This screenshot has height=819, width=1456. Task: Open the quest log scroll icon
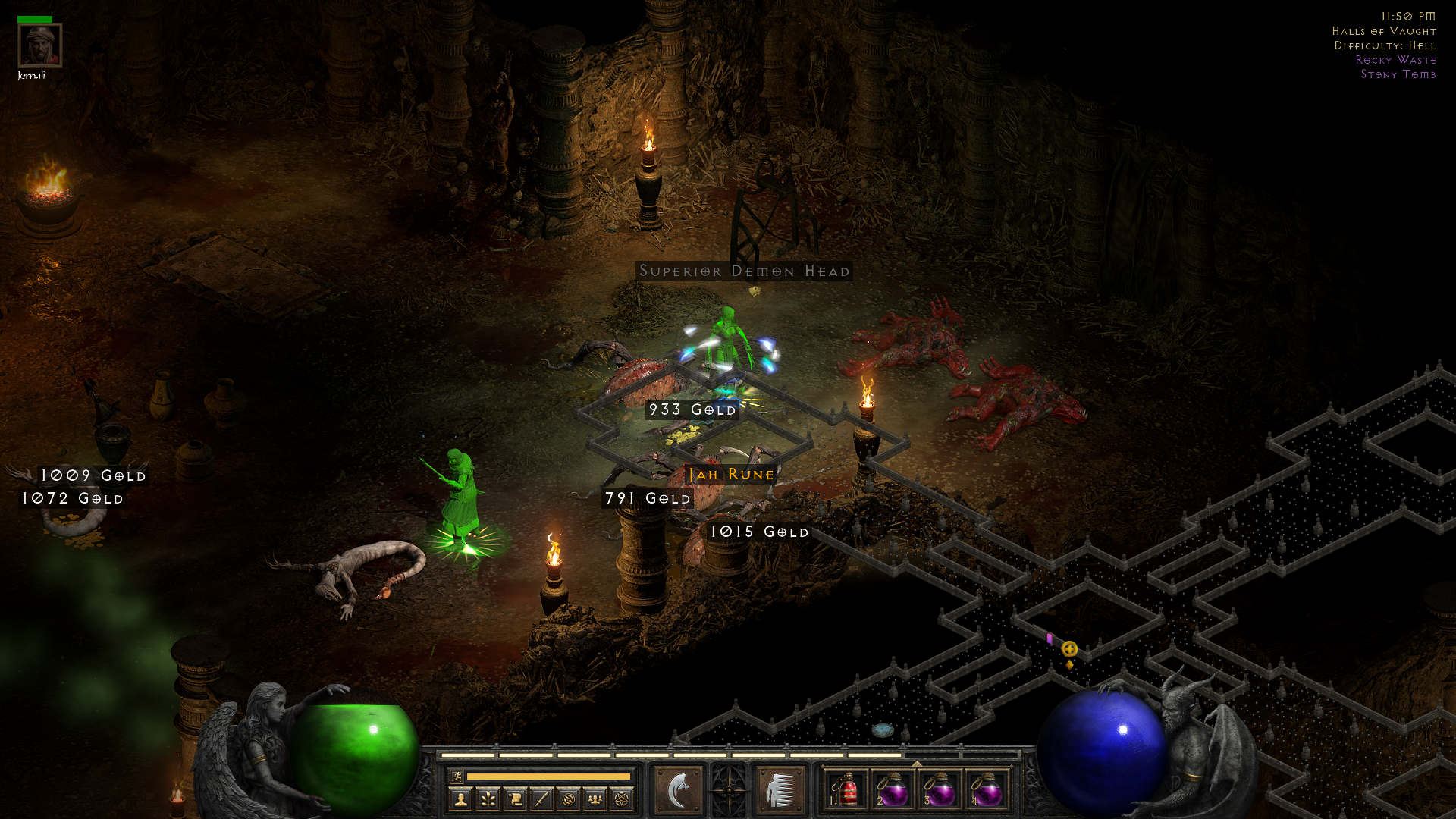515,799
